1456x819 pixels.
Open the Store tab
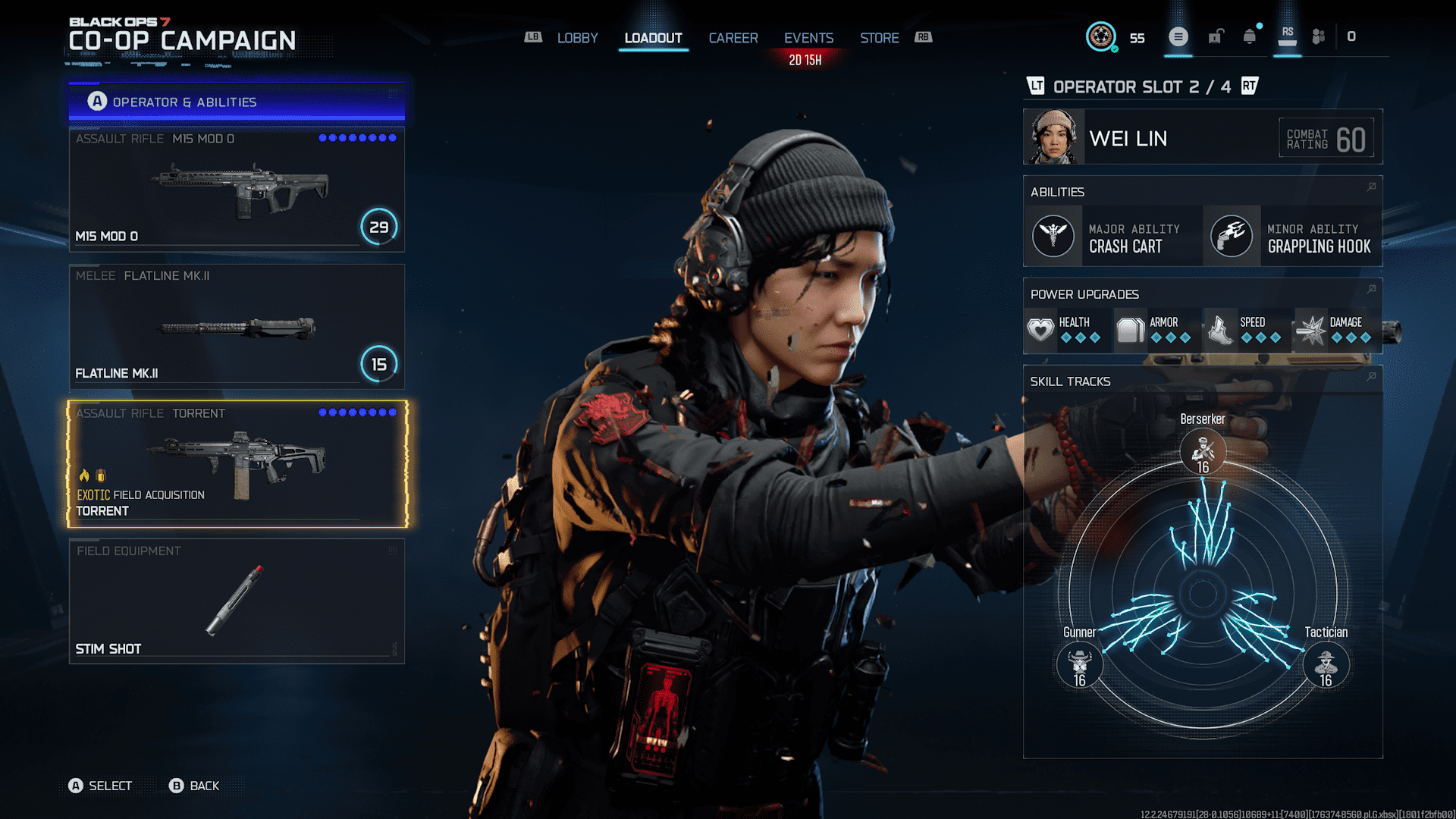pos(879,38)
